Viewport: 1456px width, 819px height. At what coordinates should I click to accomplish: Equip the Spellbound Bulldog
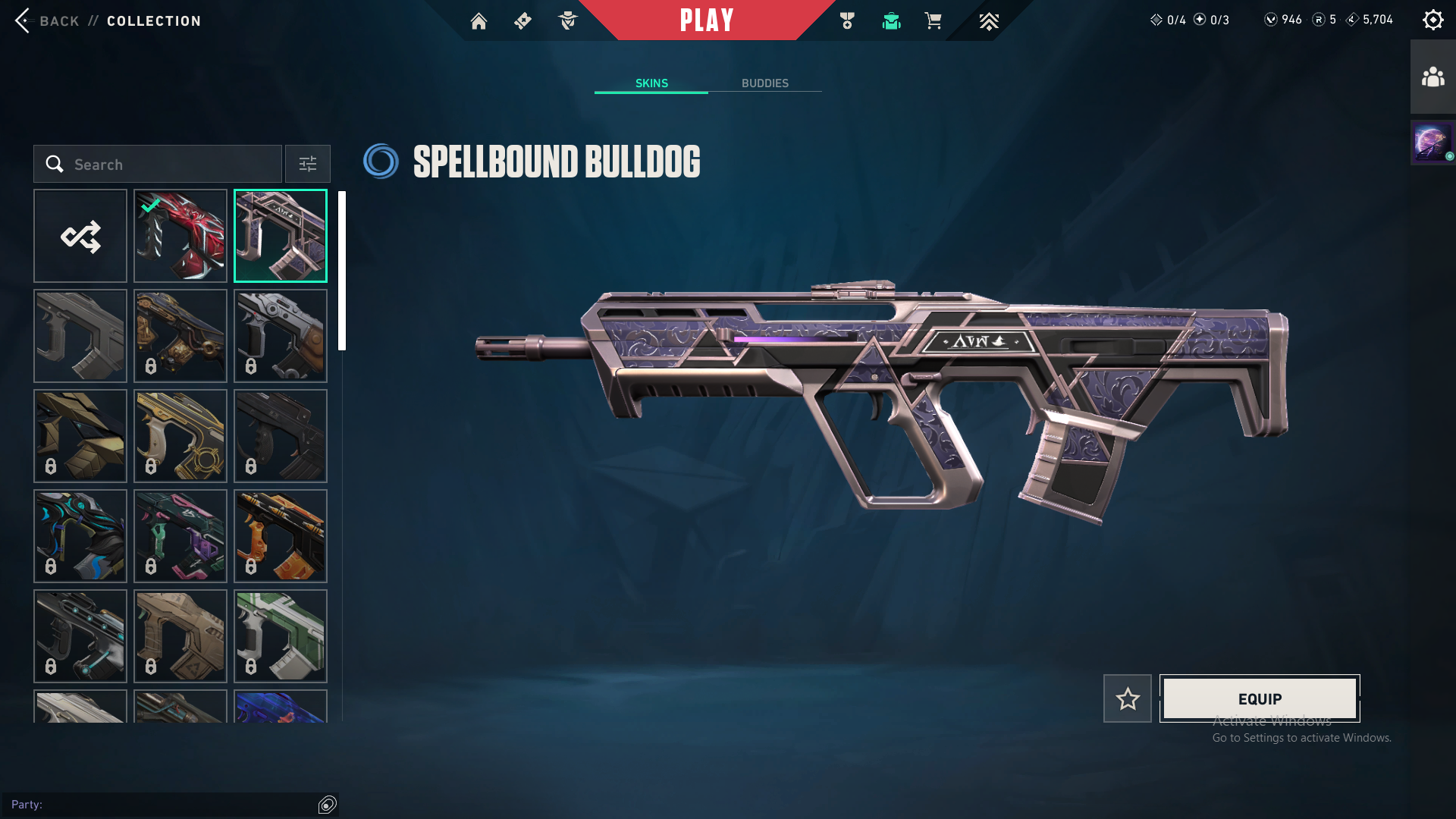point(1260,698)
